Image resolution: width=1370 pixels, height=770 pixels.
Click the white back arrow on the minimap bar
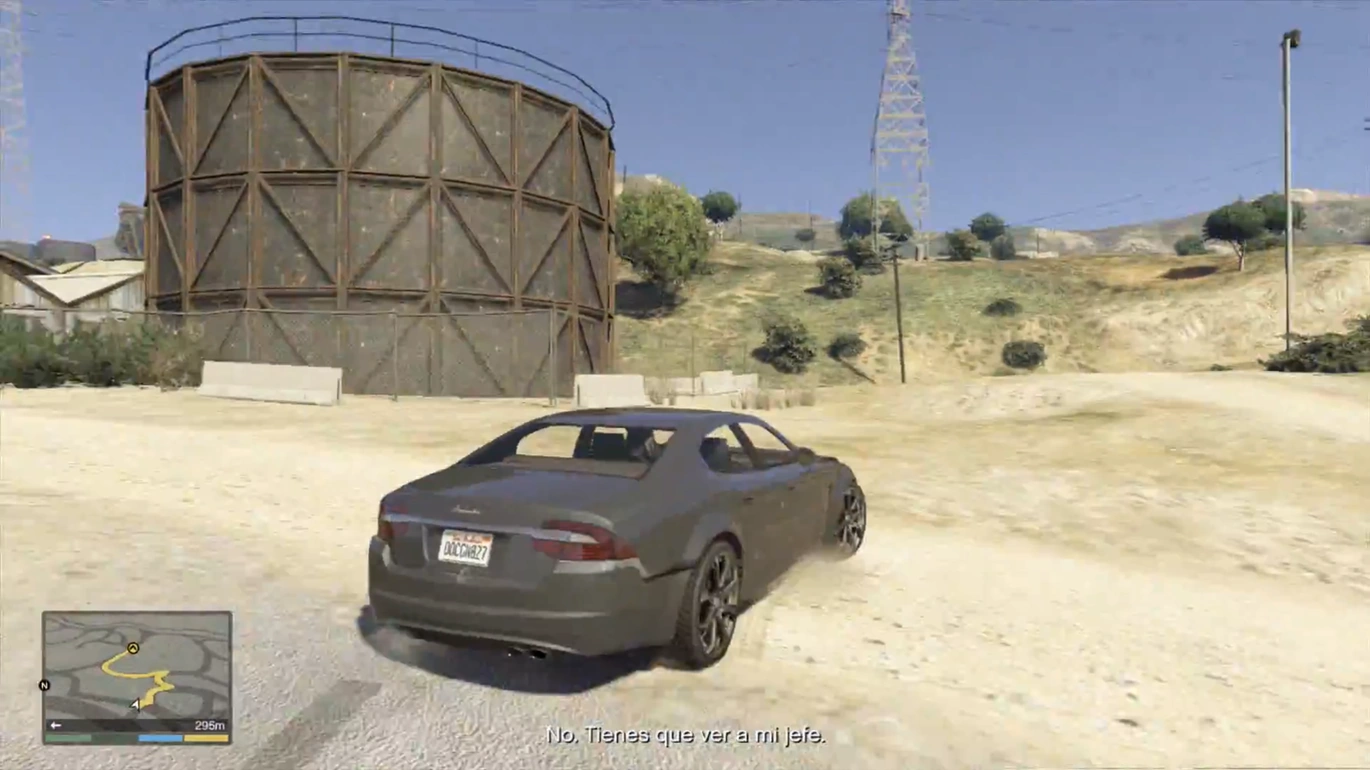click(55, 724)
